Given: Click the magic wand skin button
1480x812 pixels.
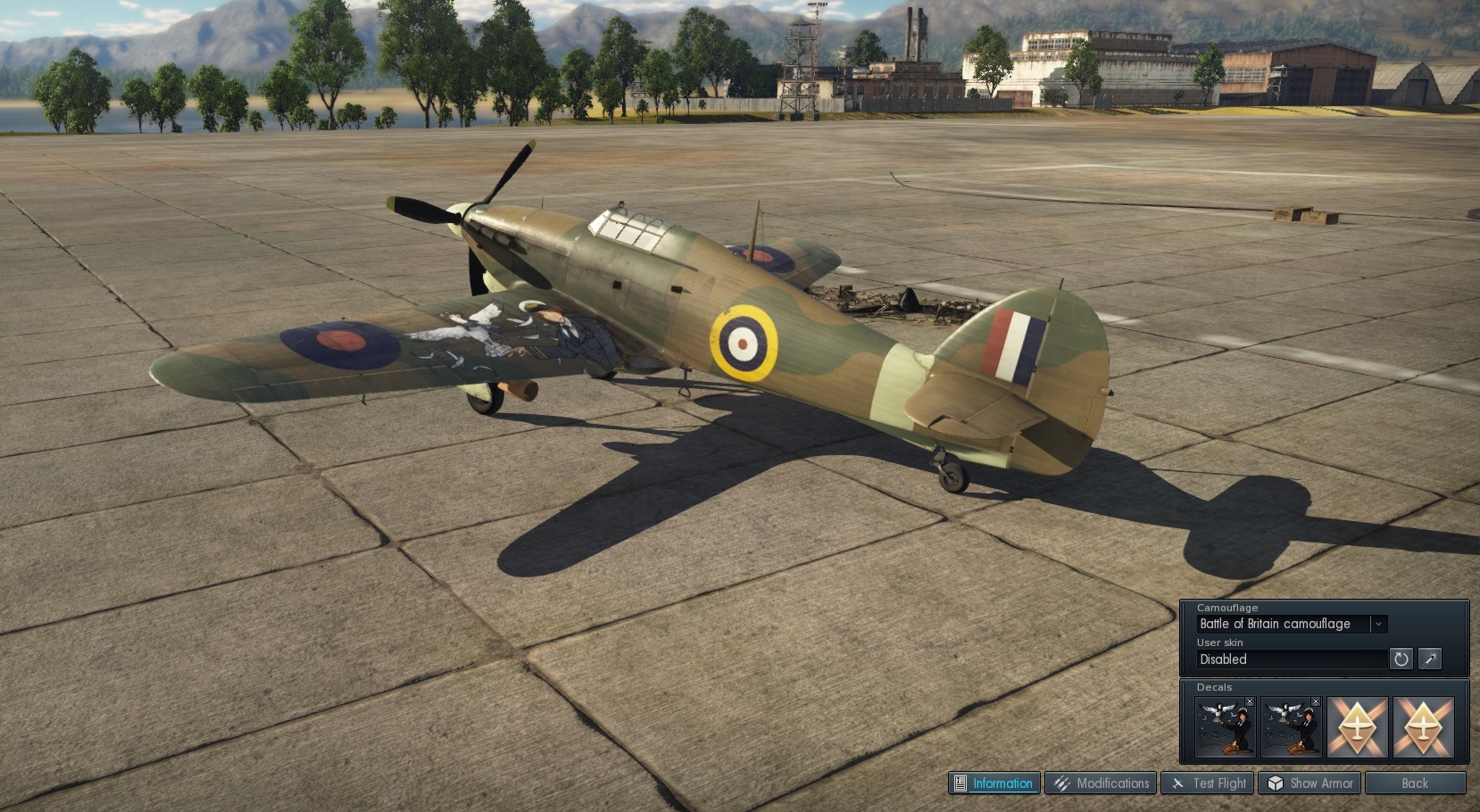Looking at the screenshot, I should click(x=1430, y=659).
